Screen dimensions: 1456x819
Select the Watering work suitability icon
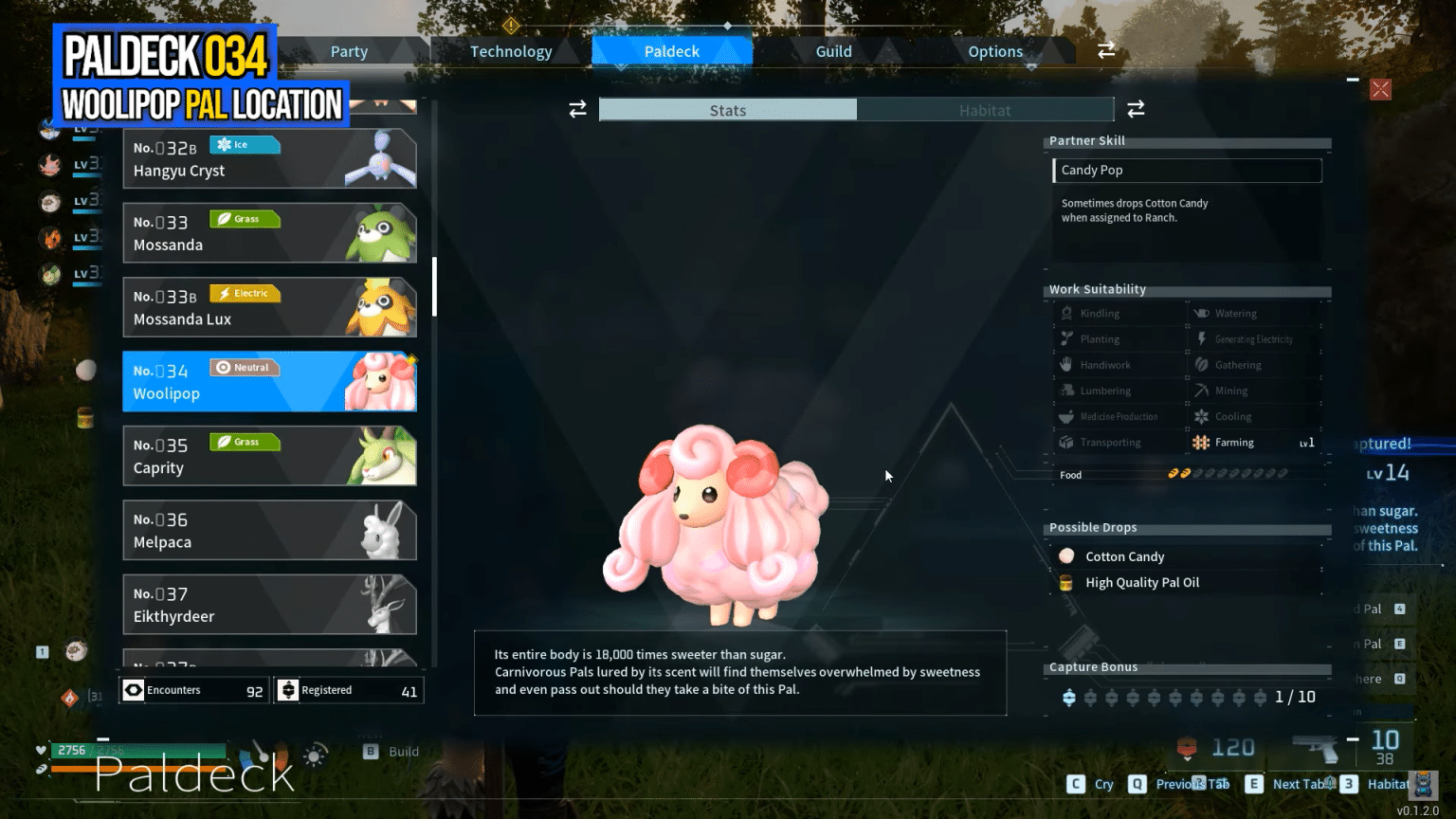(x=1202, y=313)
